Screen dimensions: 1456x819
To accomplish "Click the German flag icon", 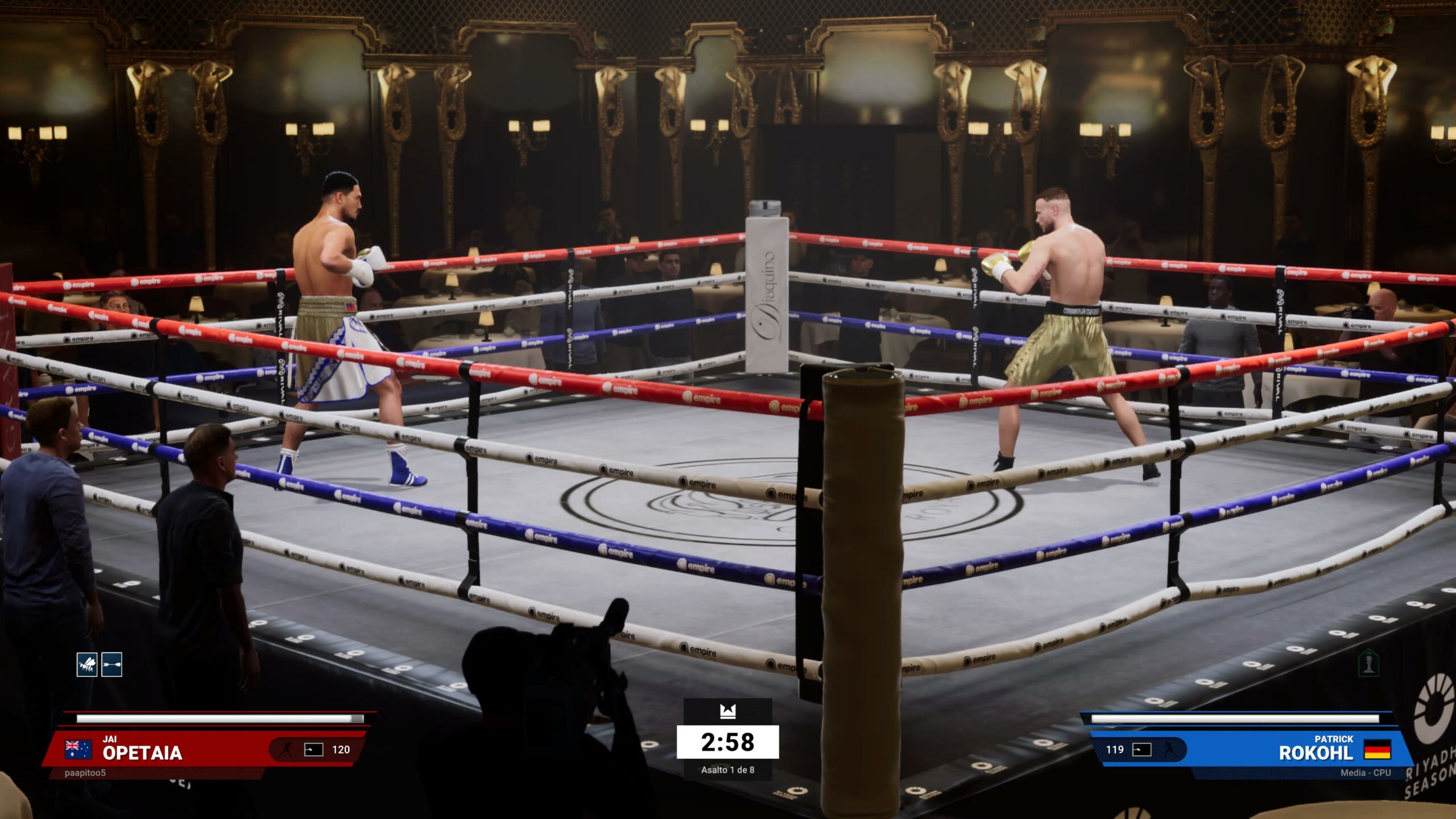I will coord(1378,750).
